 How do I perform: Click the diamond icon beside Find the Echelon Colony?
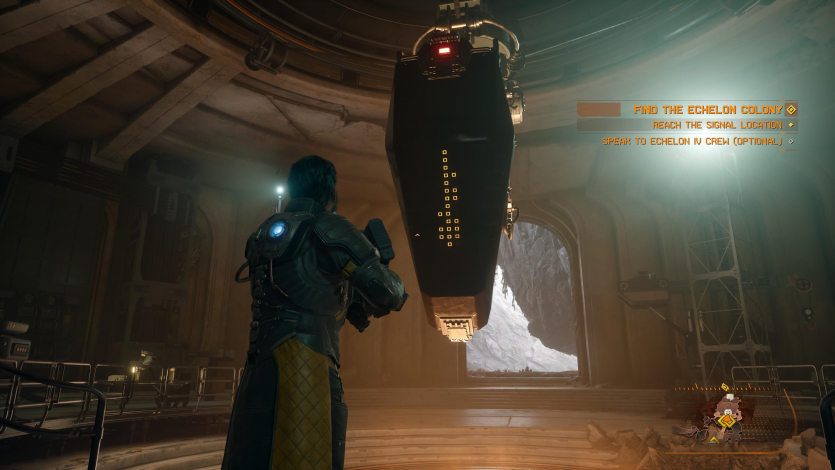pyautogui.click(x=791, y=109)
